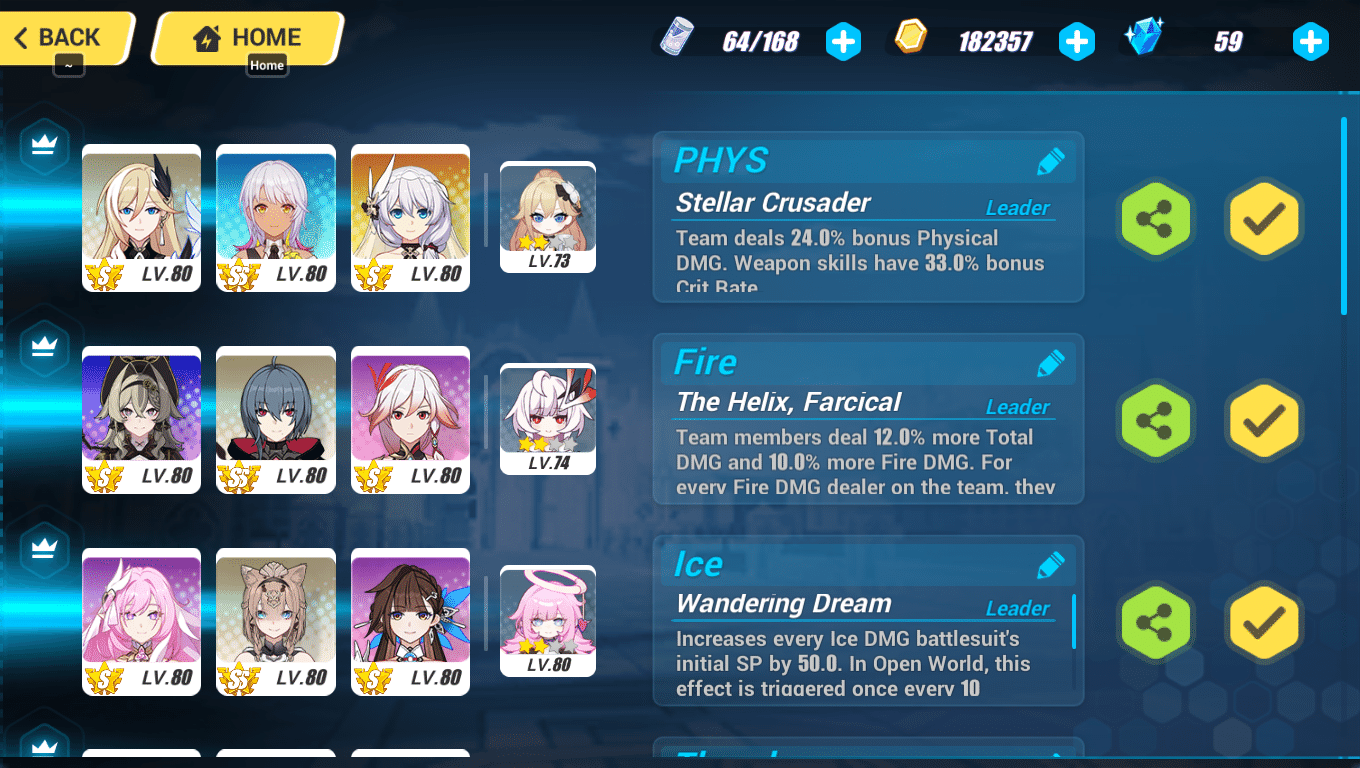Select the LV.73 support character portrait
Viewport: 1360px width, 768px height.
(548, 216)
